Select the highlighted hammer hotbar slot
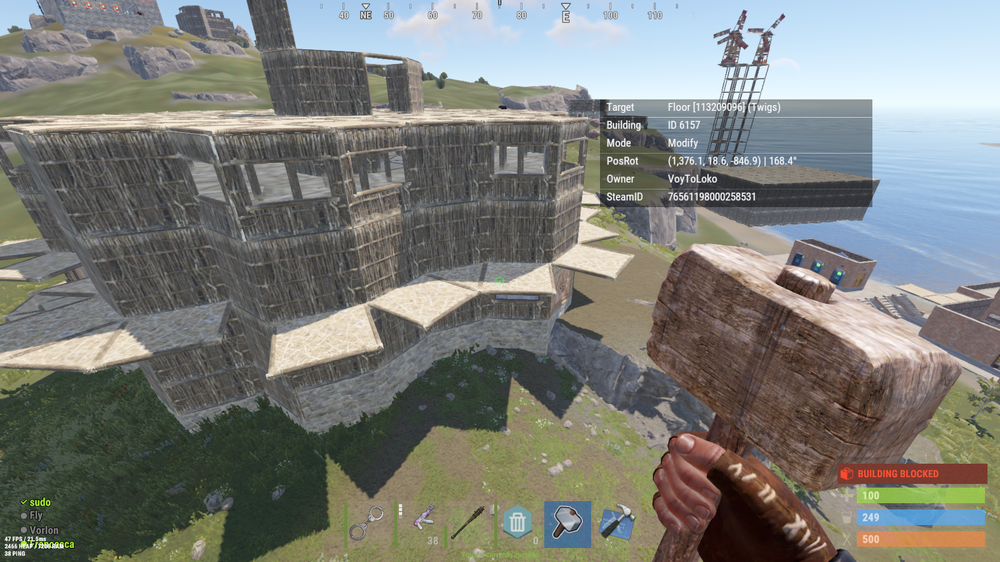 [567, 523]
